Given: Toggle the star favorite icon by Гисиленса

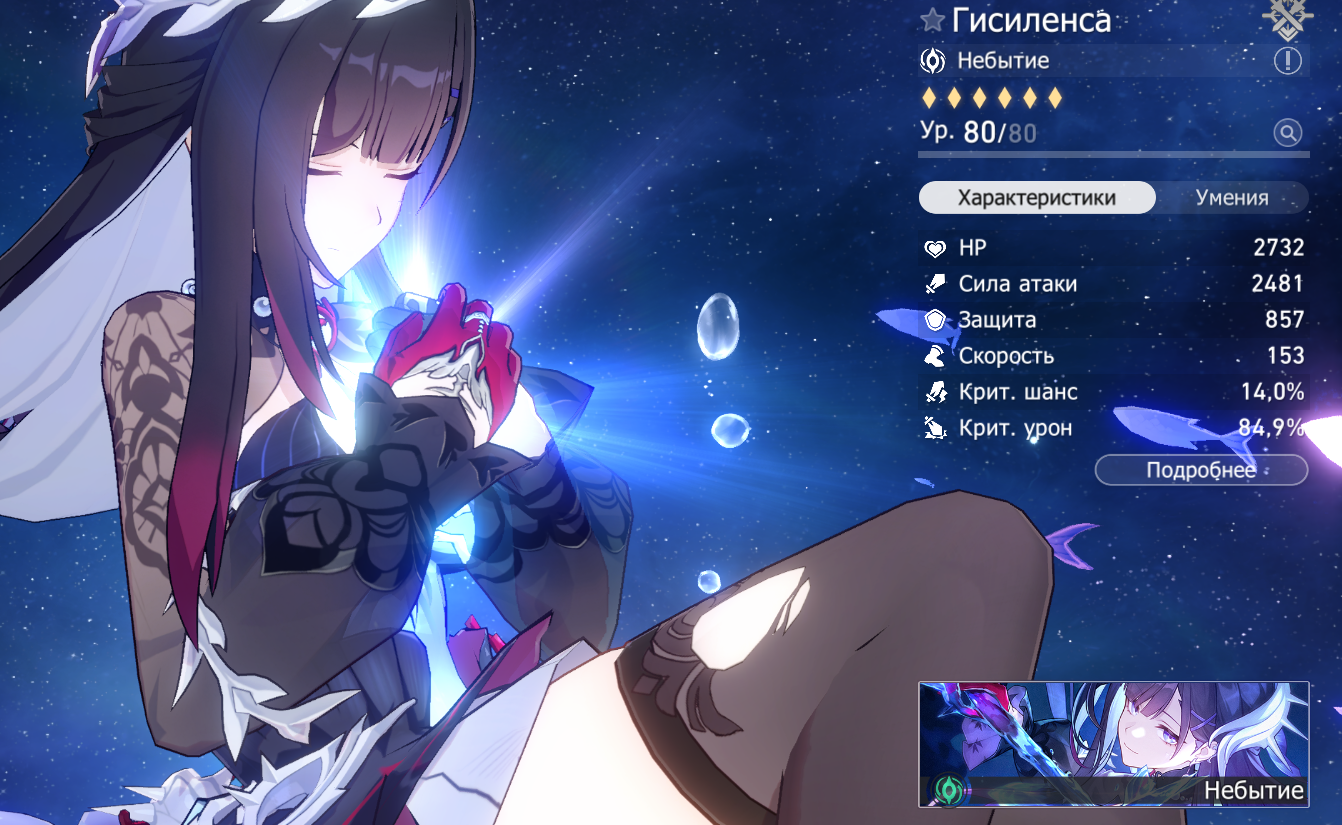Looking at the screenshot, I should [933, 20].
